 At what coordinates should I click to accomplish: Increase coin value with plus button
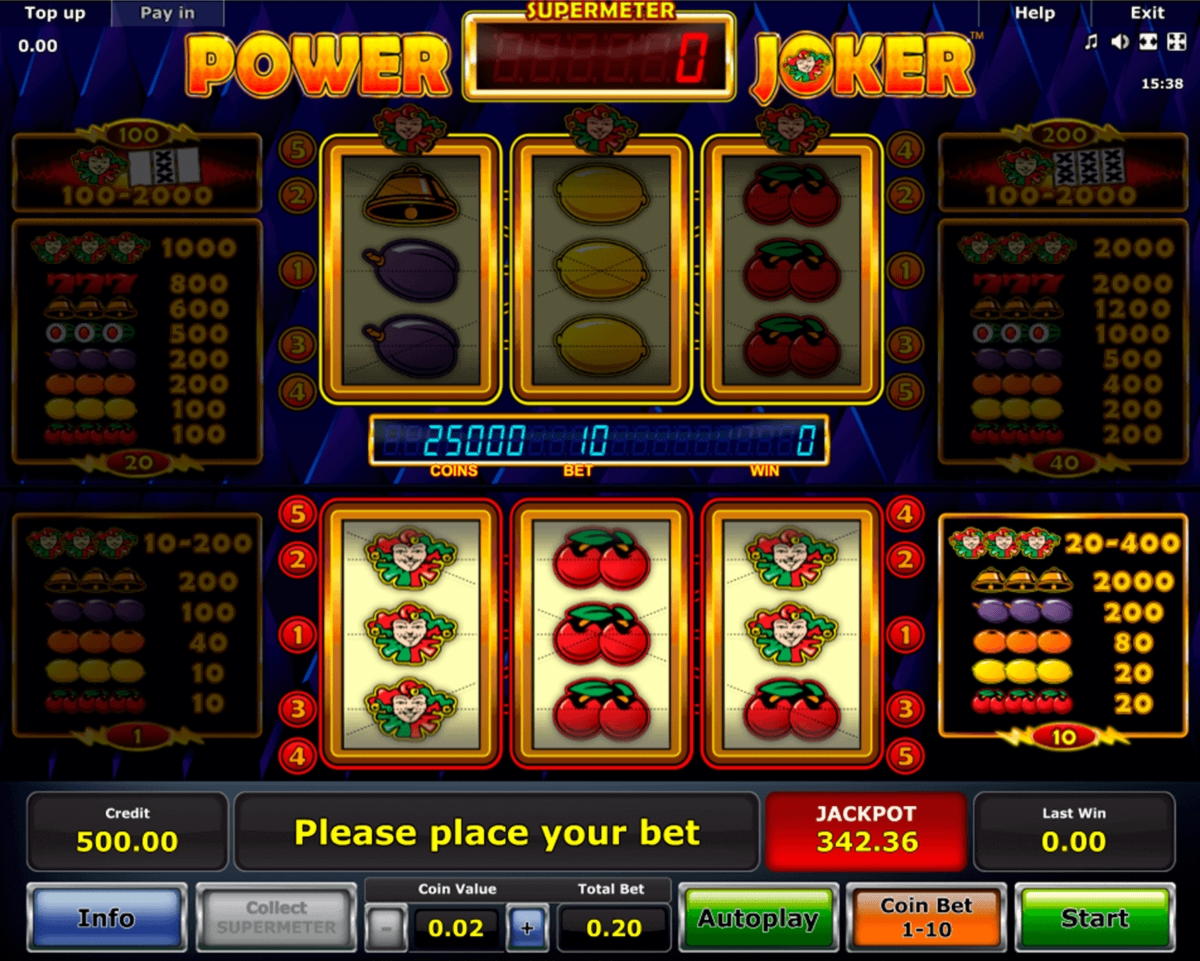click(527, 927)
